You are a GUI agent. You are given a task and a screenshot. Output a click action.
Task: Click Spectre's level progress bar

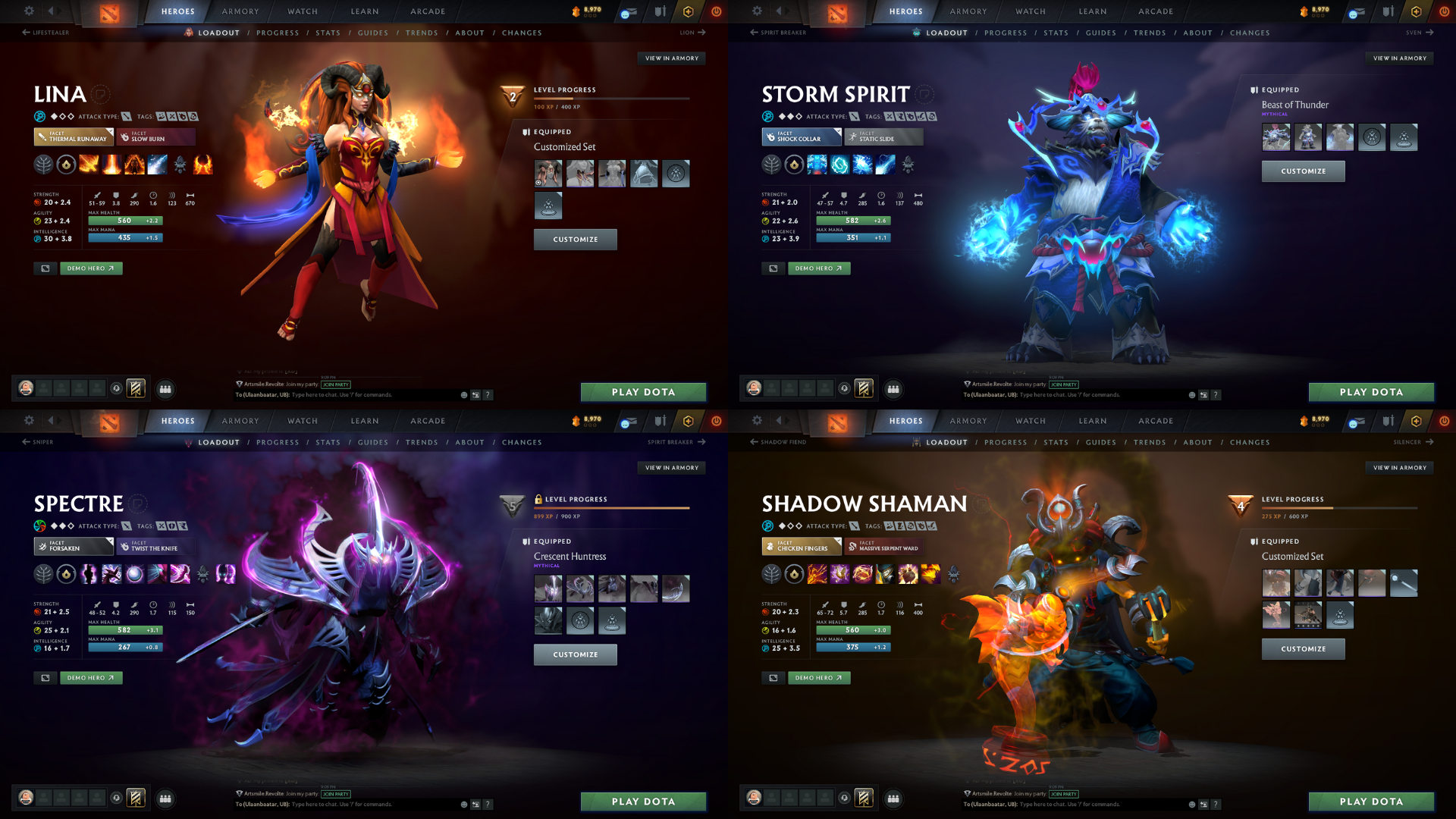click(613, 509)
